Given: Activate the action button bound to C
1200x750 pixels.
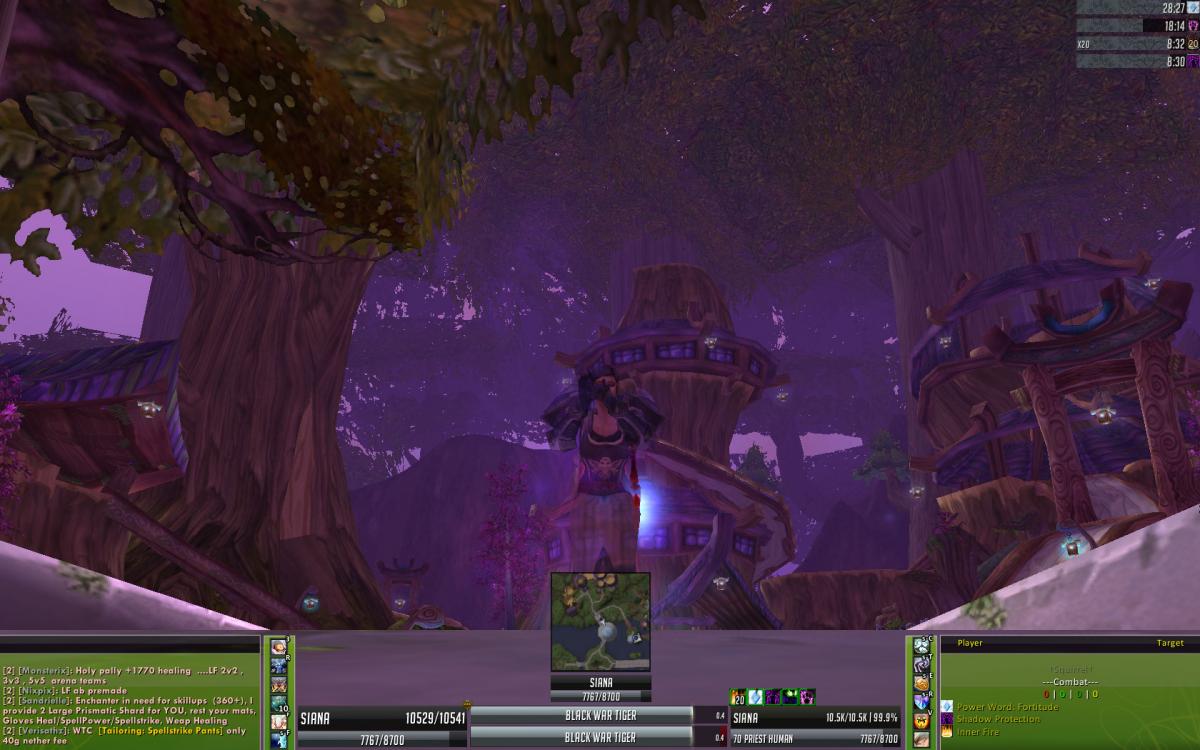Looking at the screenshot, I should tap(921, 647).
